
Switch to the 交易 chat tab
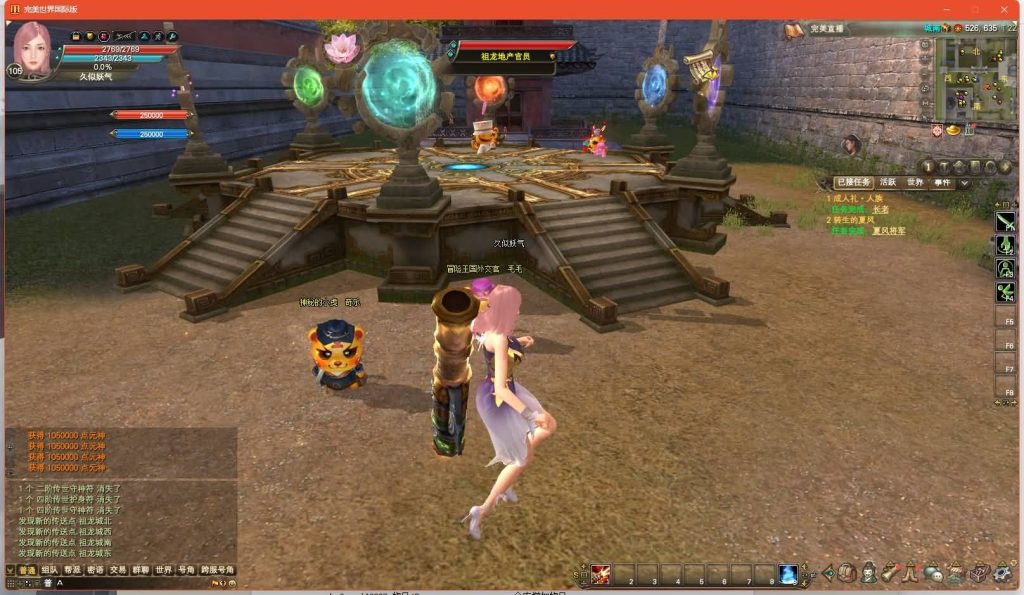coord(118,570)
